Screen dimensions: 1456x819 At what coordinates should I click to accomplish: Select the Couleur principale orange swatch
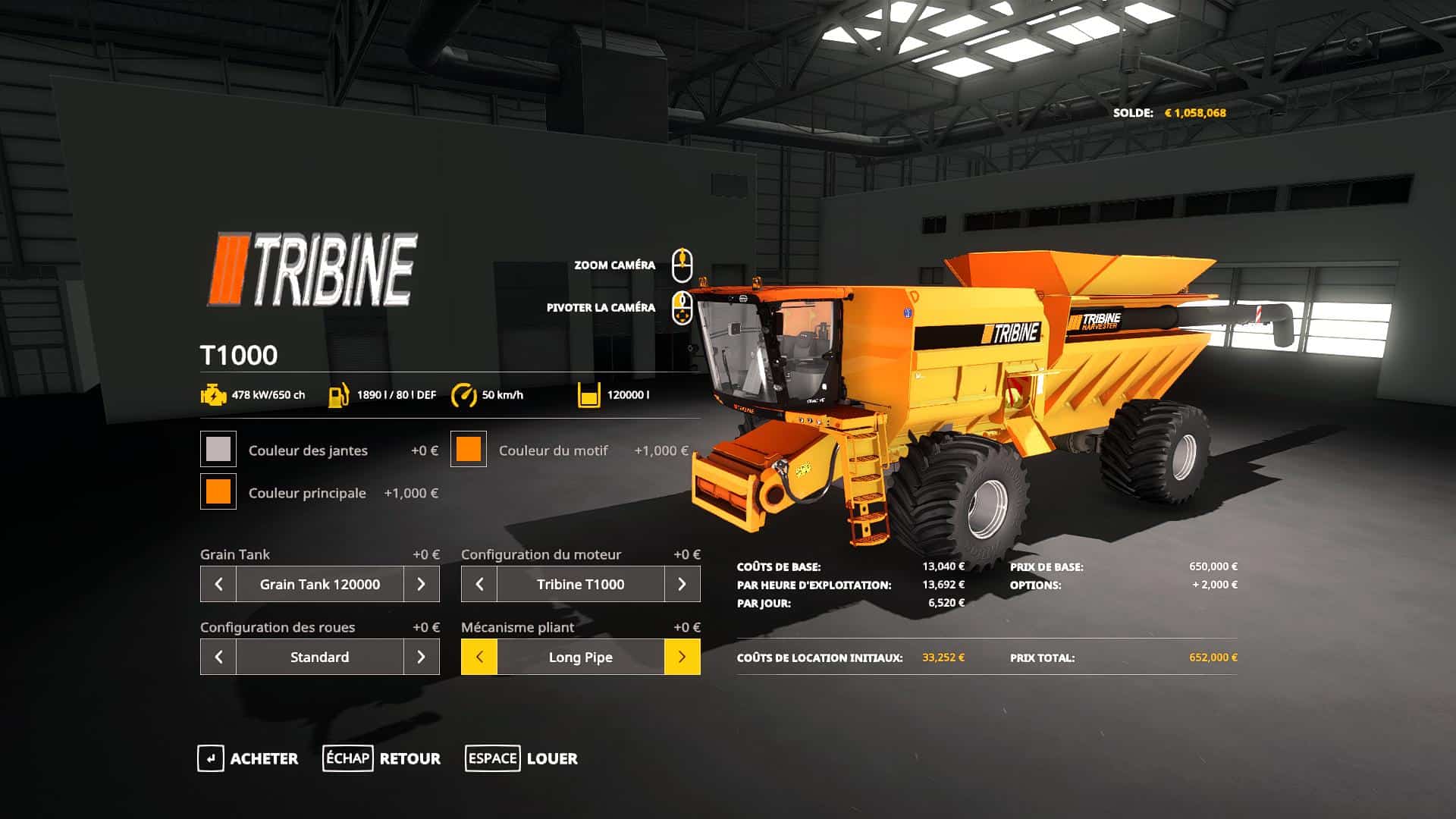coord(218,491)
